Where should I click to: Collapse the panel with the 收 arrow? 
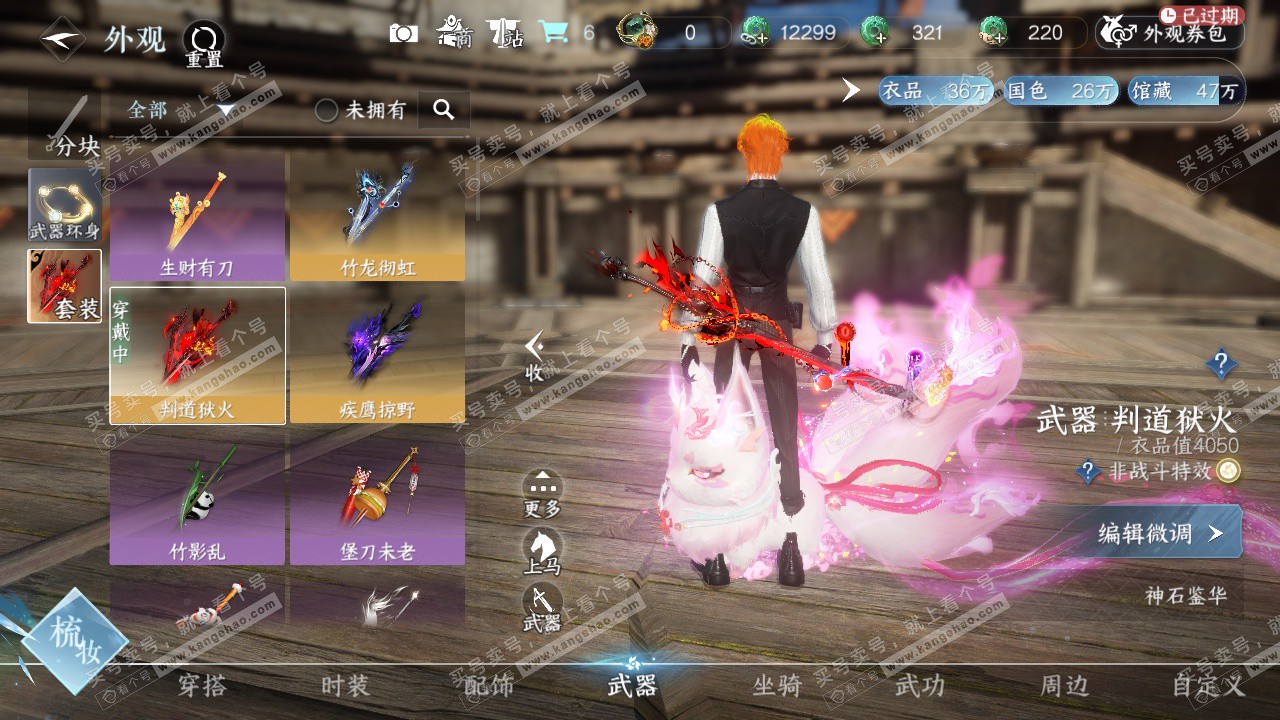(535, 356)
